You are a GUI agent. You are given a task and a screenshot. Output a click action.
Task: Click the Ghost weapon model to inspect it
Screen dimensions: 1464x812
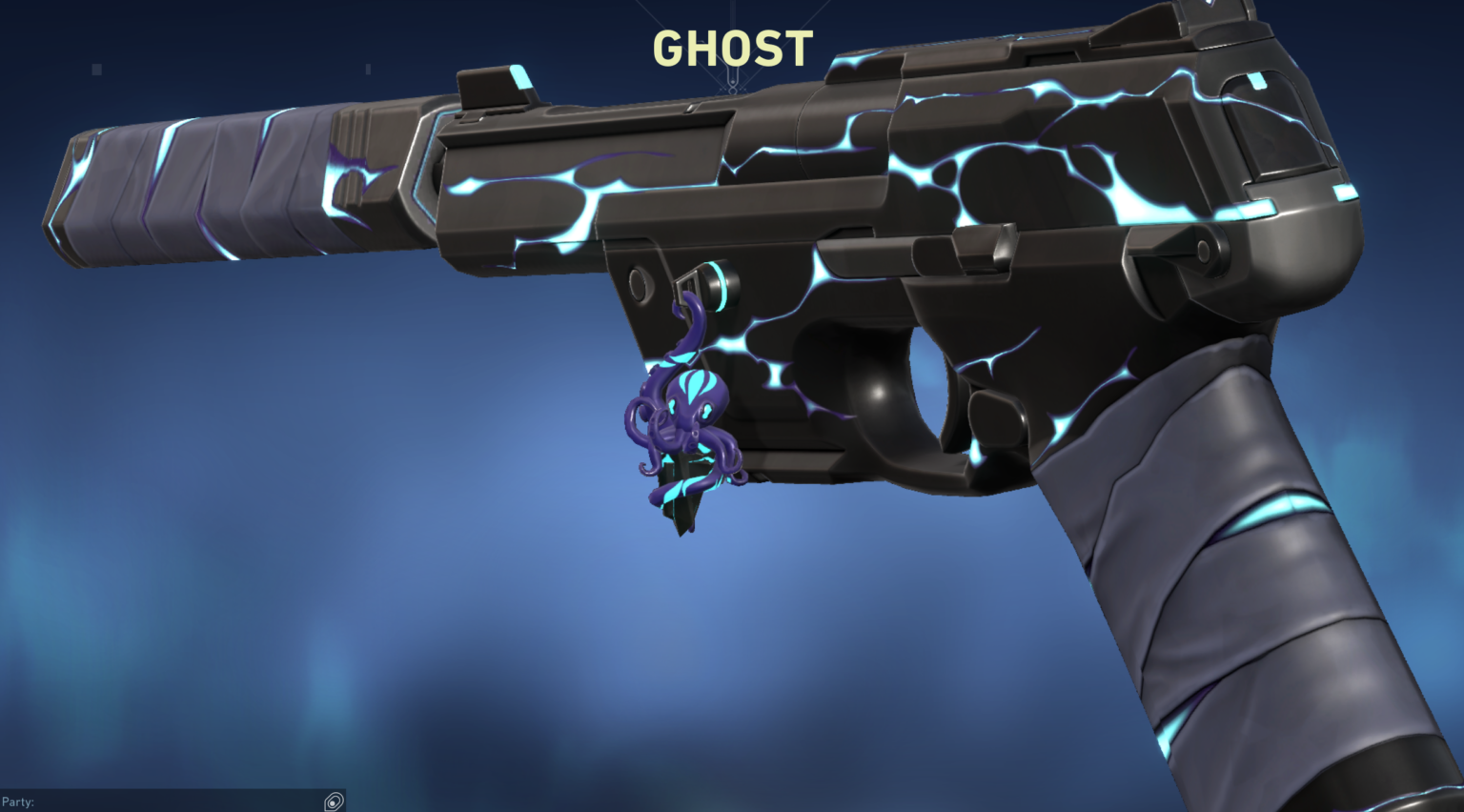point(858,238)
